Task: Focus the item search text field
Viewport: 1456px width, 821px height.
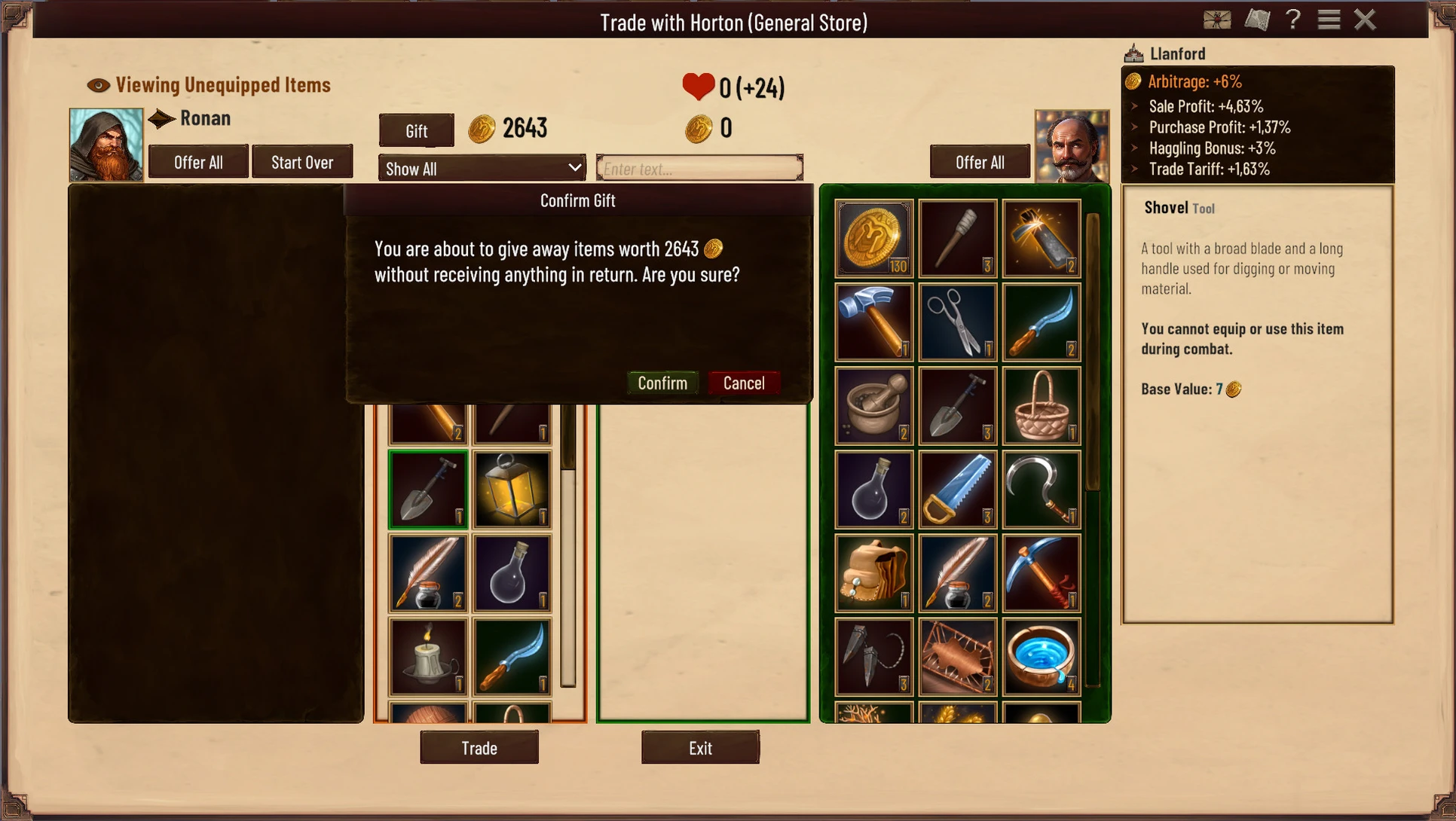Action: pyautogui.click(x=699, y=169)
